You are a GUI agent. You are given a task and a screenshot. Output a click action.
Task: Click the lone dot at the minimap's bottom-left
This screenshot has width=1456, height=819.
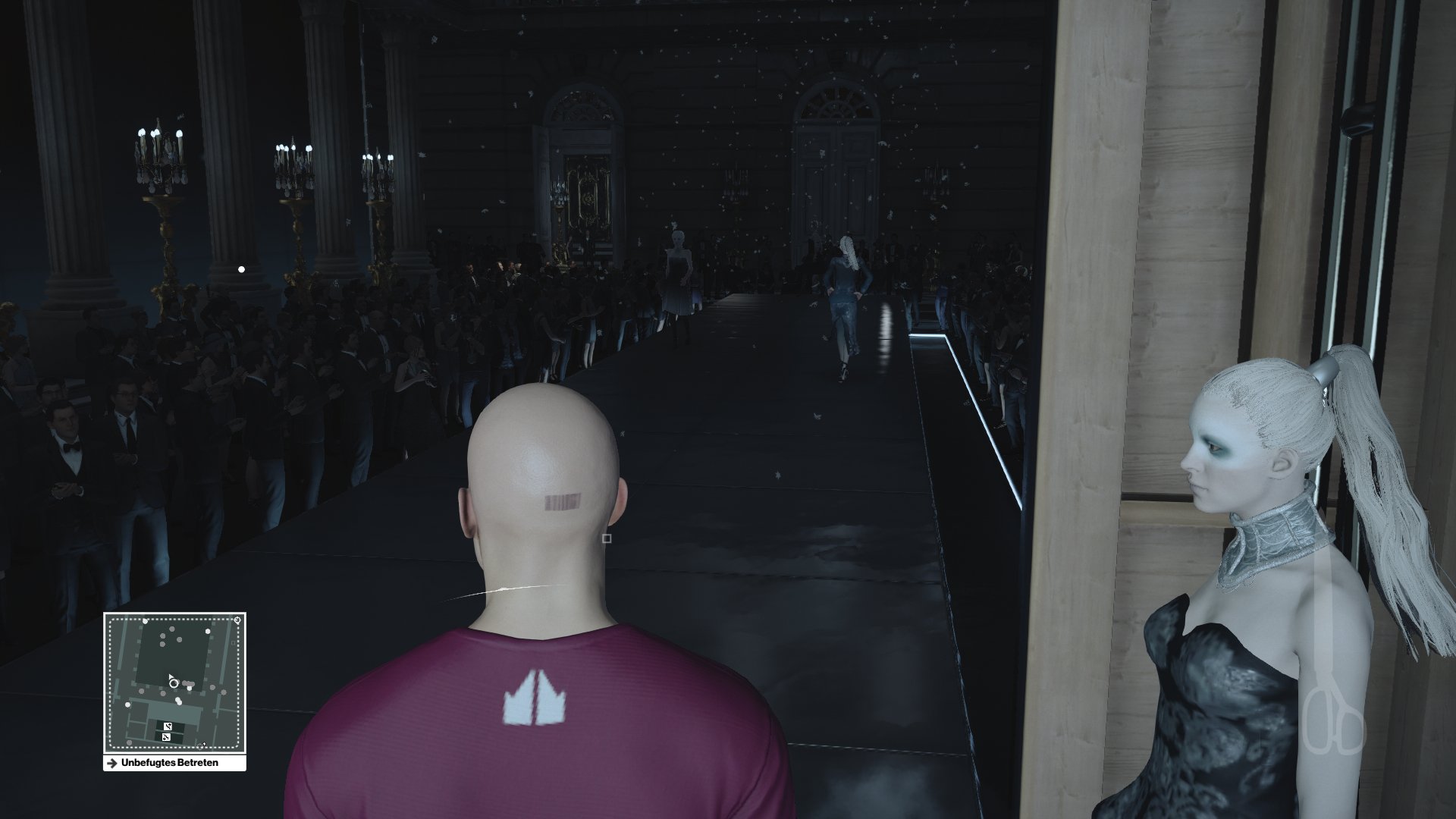tap(129, 742)
